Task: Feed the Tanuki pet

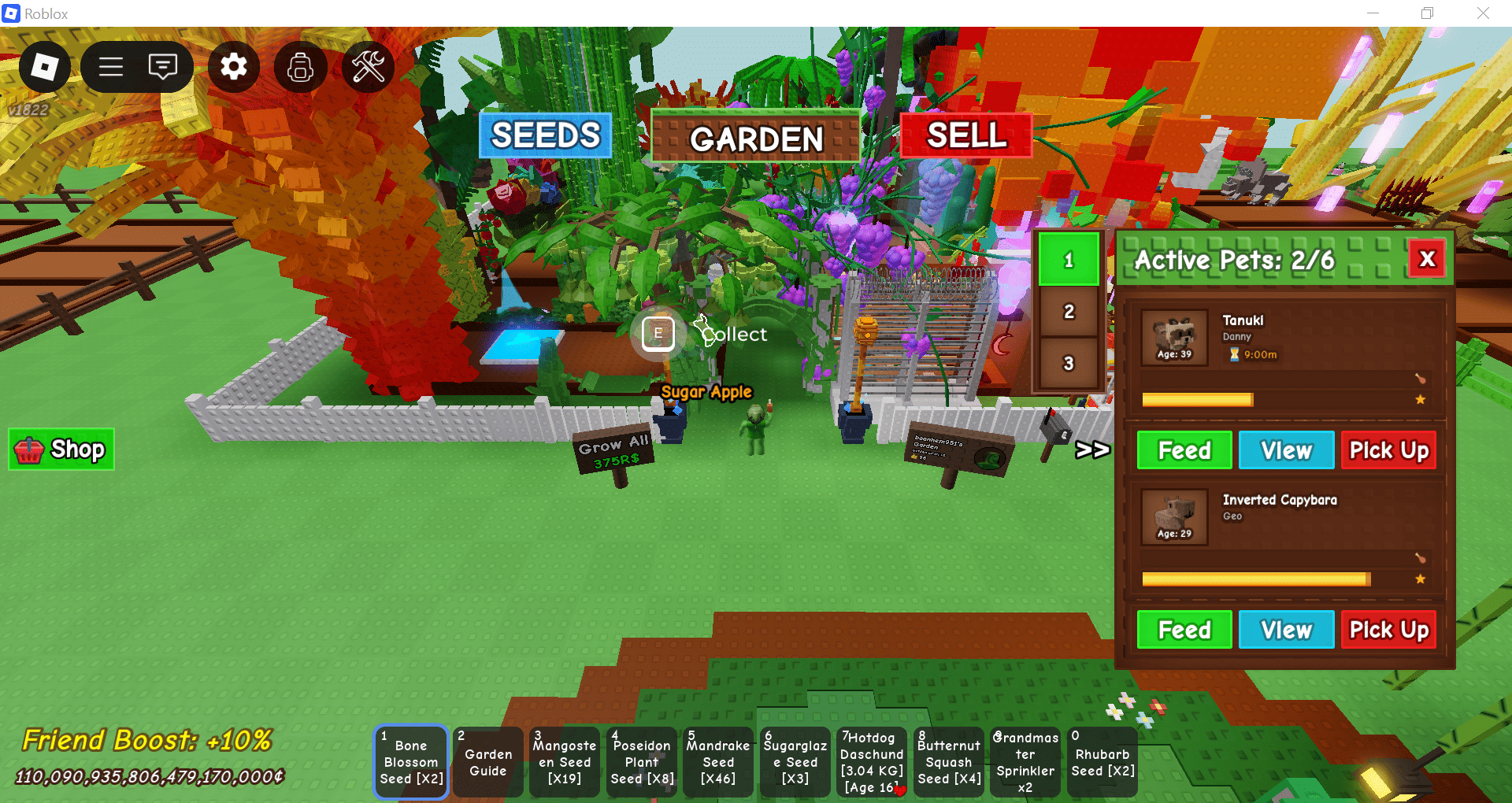Action: 1184,450
